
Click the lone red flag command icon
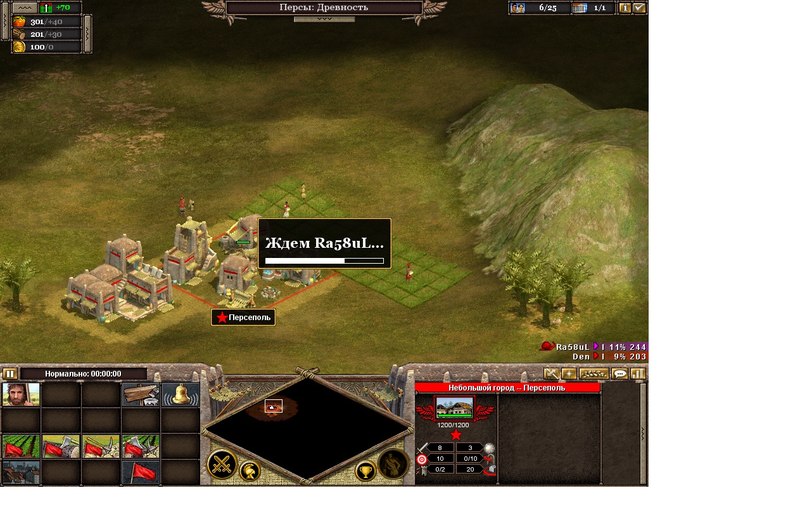(140, 471)
